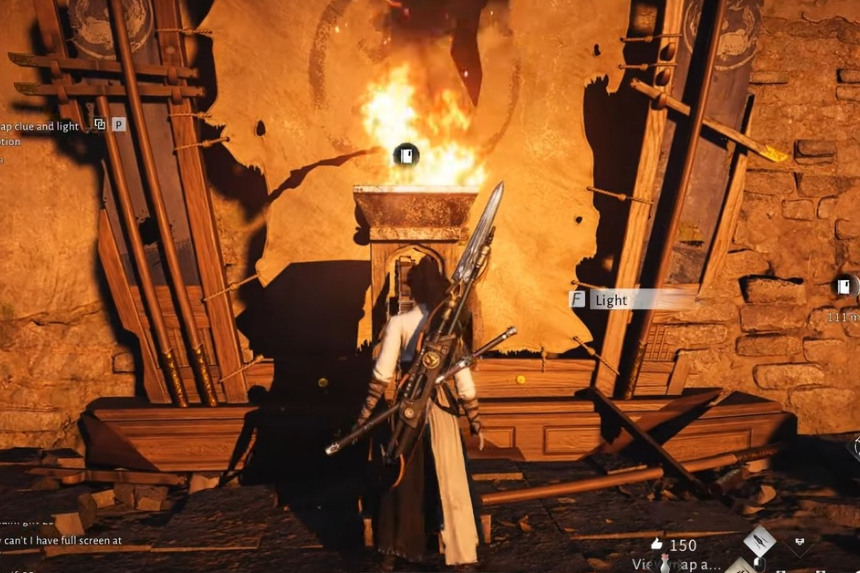Open the quest objective about the map clue
Viewport: 860px width, 573px height.
40,126
